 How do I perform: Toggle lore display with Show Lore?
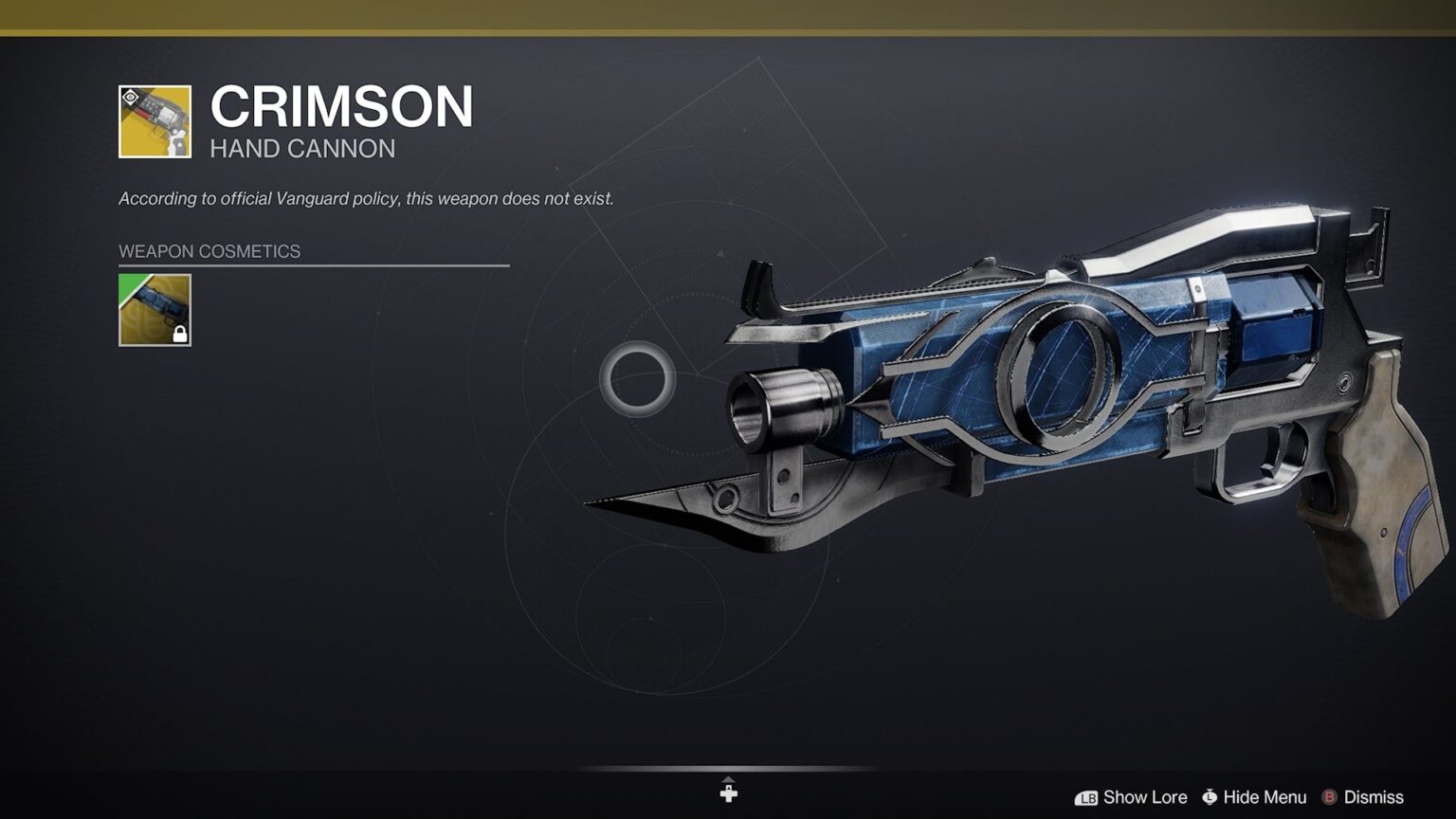1147,797
